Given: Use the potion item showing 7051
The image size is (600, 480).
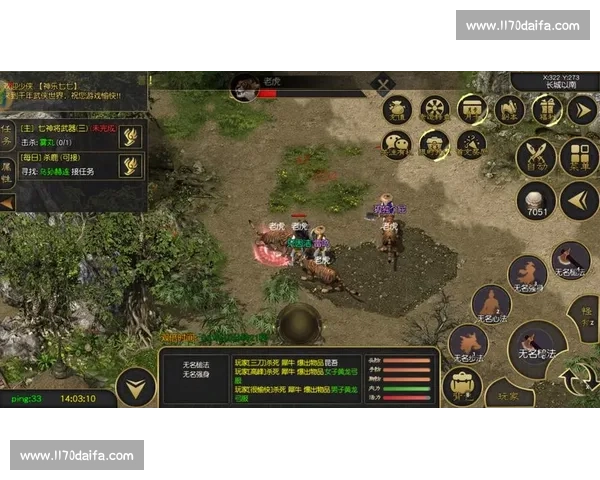Looking at the screenshot, I should coord(536,200).
